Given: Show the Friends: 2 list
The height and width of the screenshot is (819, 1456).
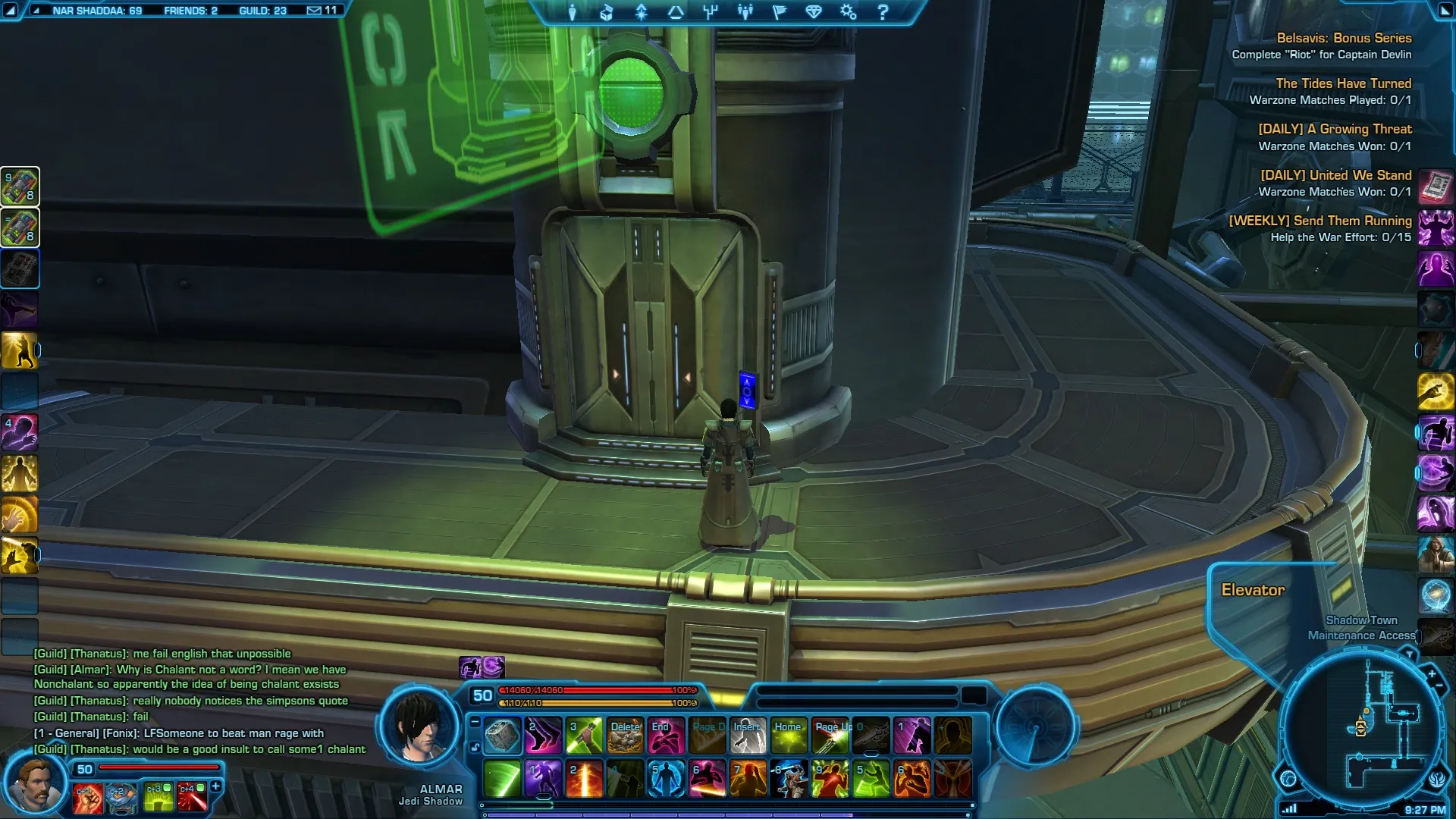Looking at the screenshot, I should pos(190,11).
